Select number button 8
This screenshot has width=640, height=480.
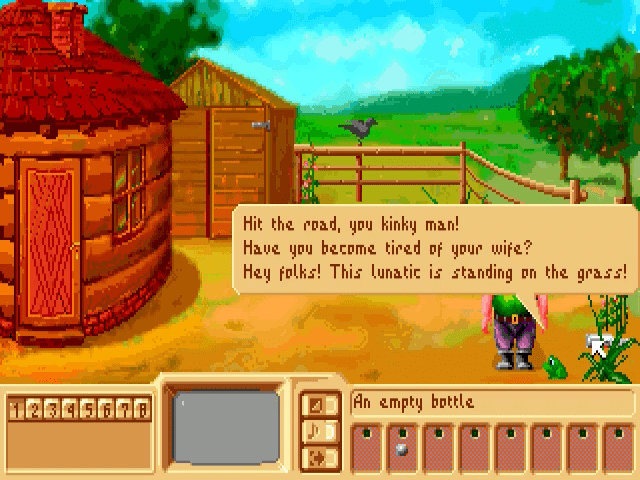(143, 409)
